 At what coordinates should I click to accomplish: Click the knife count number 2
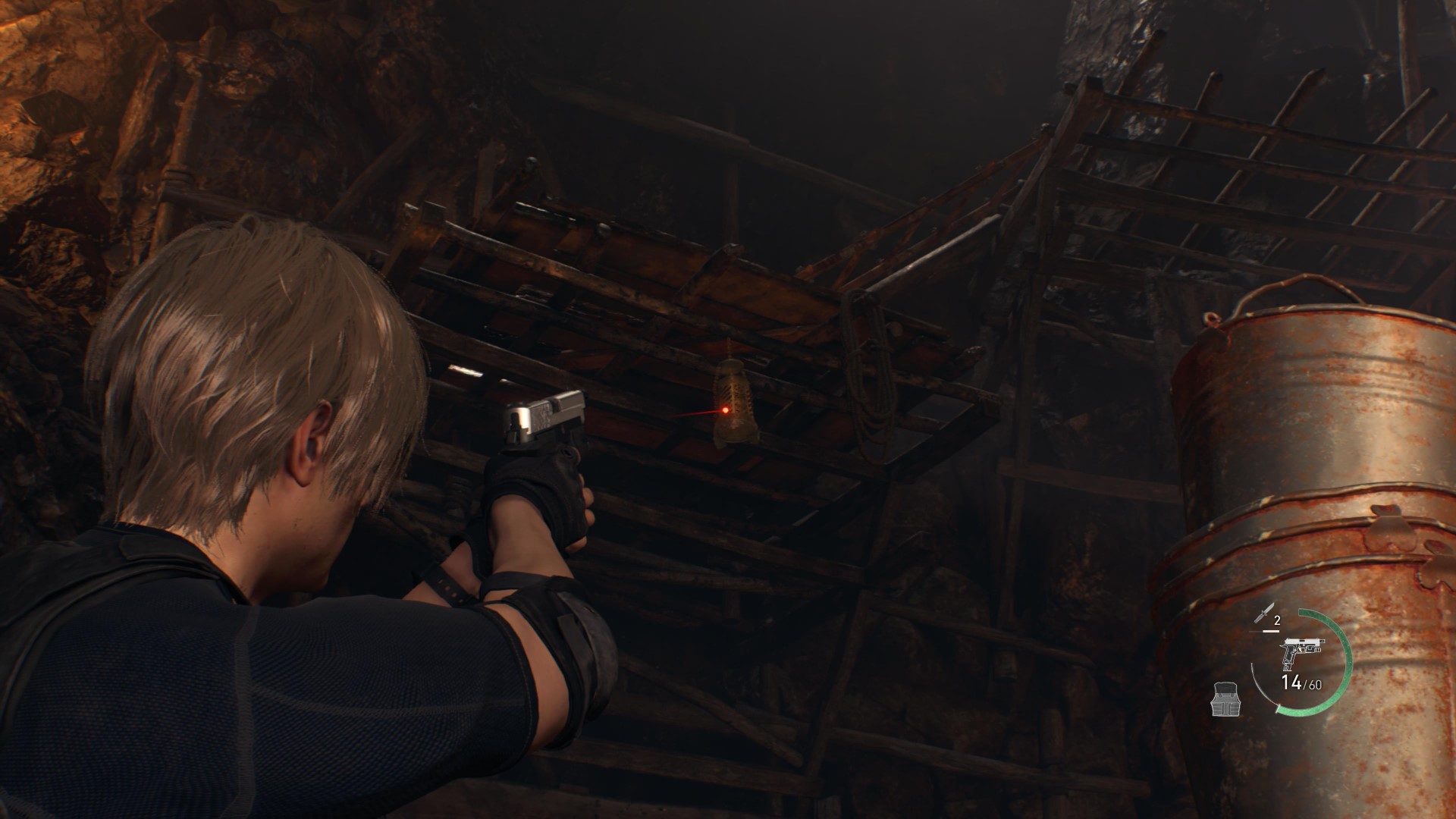[1276, 620]
